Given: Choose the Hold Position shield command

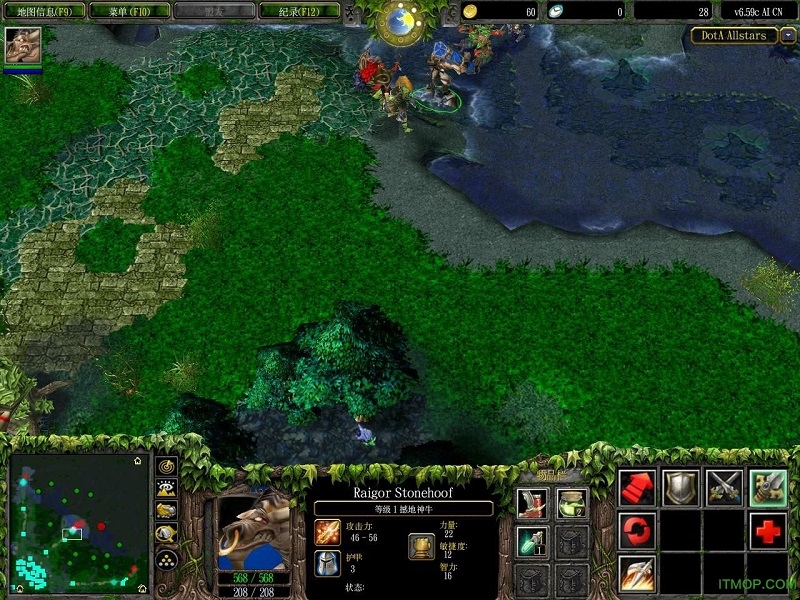Looking at the screenshot, I should click(681, 487).
